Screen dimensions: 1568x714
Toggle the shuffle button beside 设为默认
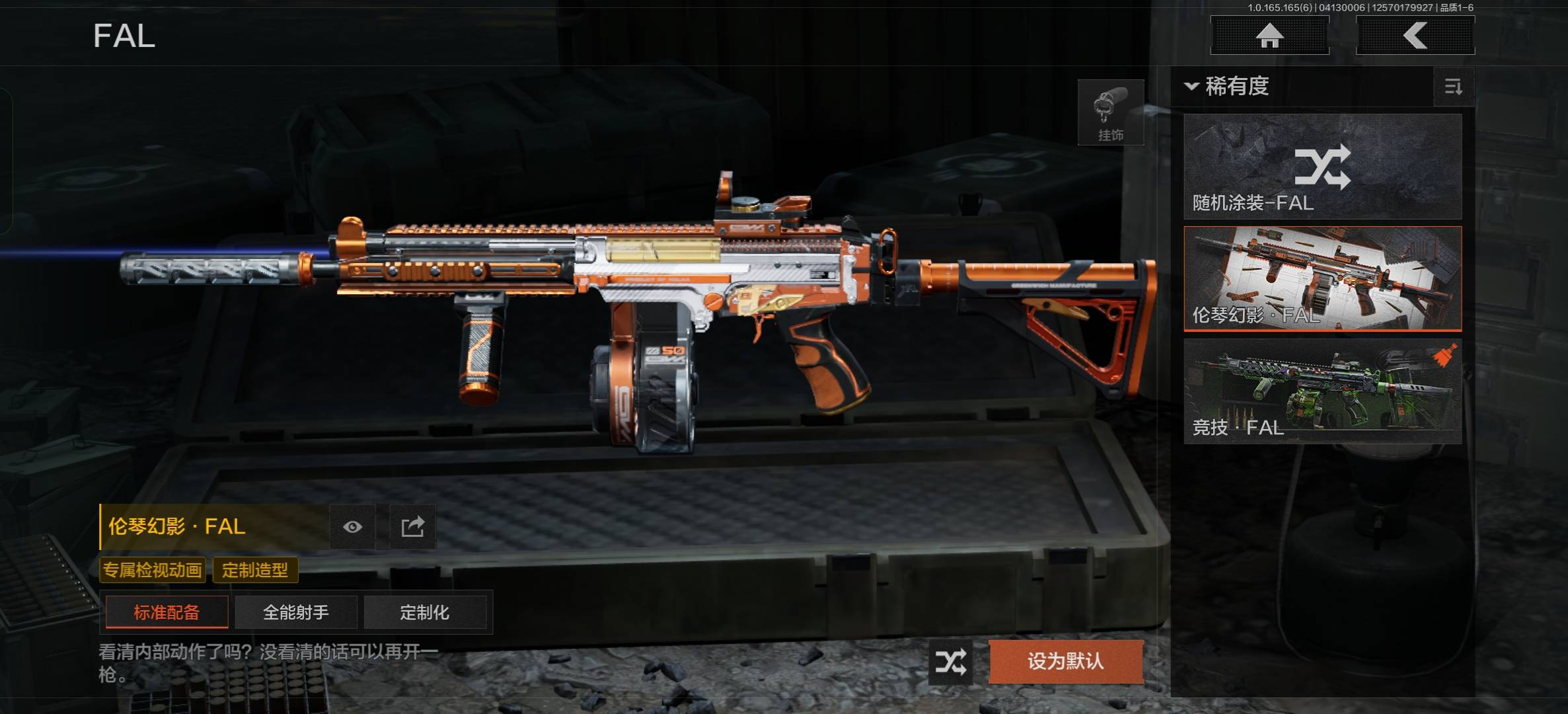950,662
